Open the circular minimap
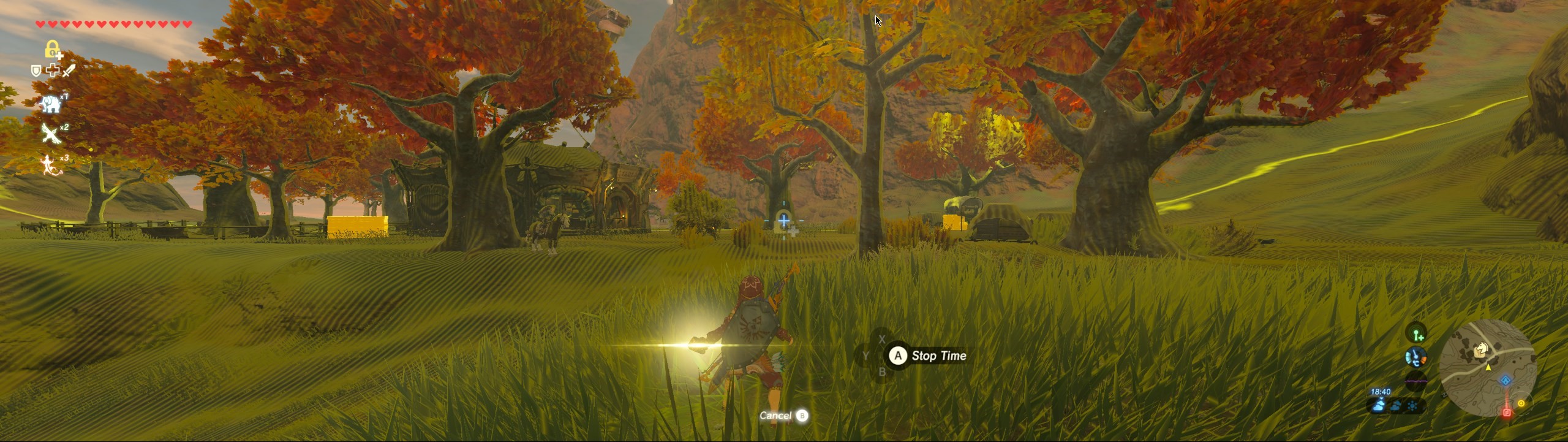Viewport: 1568px width, 442px height. (1487, 368)
